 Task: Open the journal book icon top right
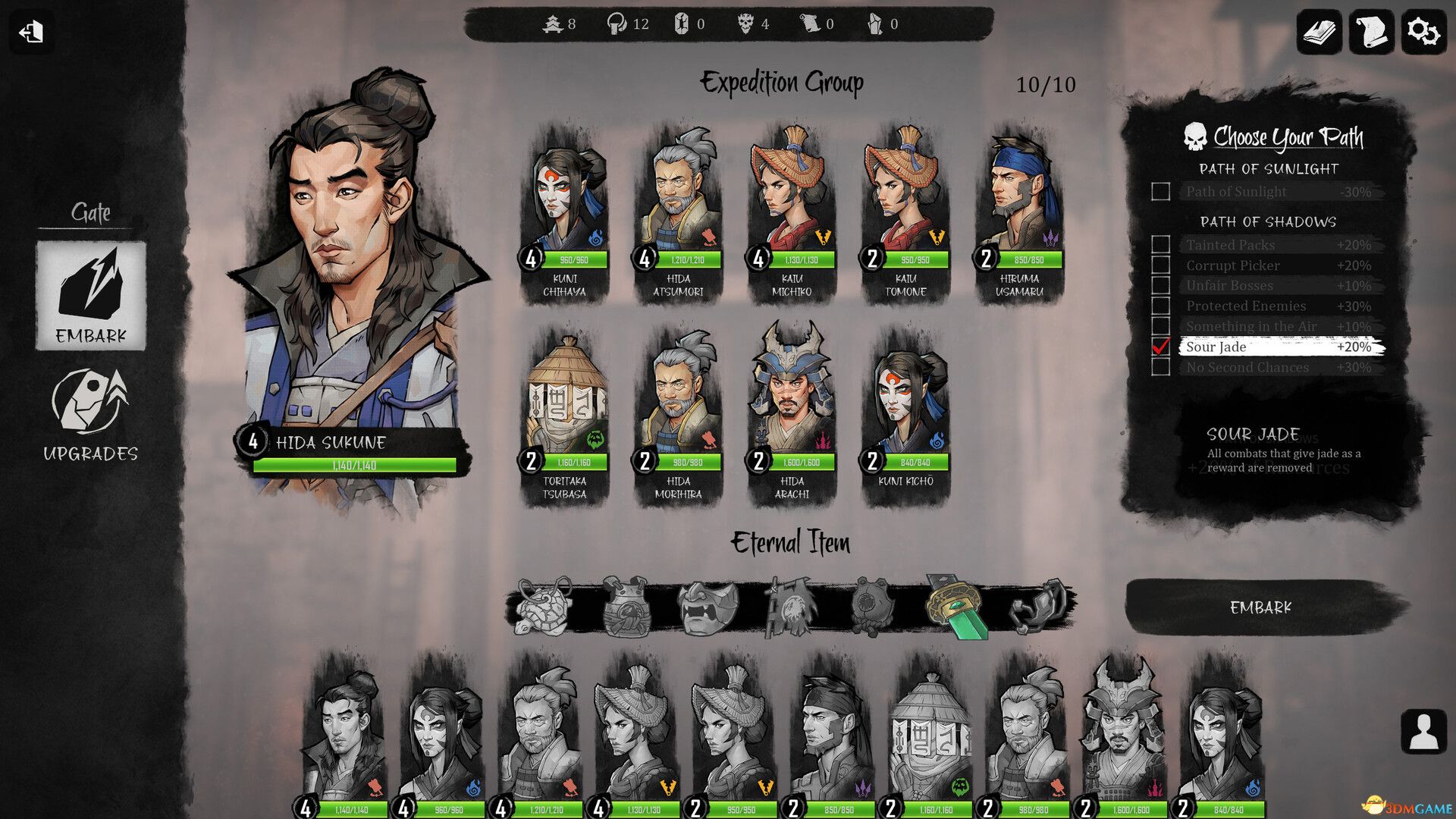[x=1319, y=33]
